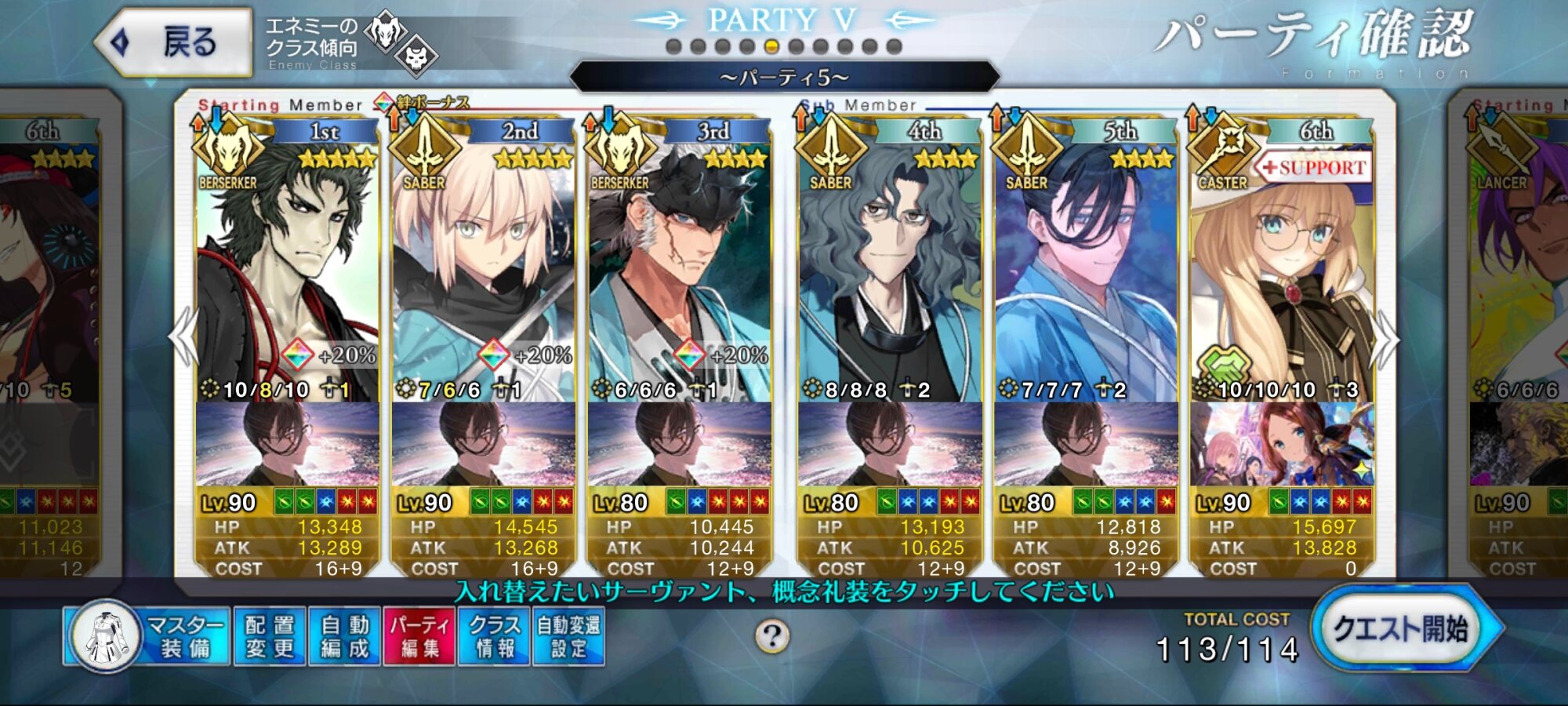Choose 配置変更 to rearrange members
Viewport: 1568px width, 706px height.
pos(269,636)
